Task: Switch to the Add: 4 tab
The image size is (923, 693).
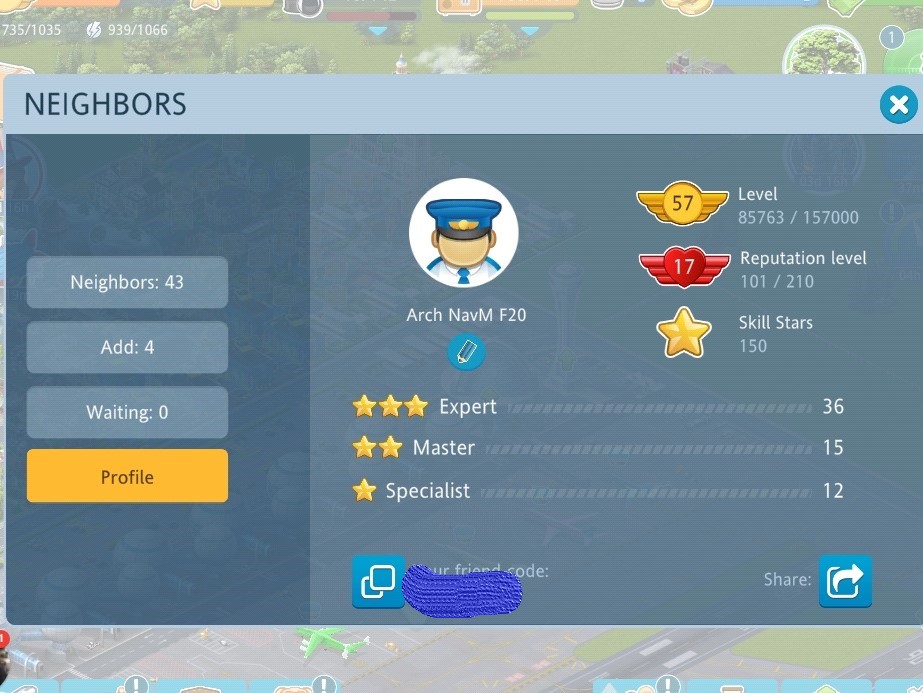Action: 127,348
